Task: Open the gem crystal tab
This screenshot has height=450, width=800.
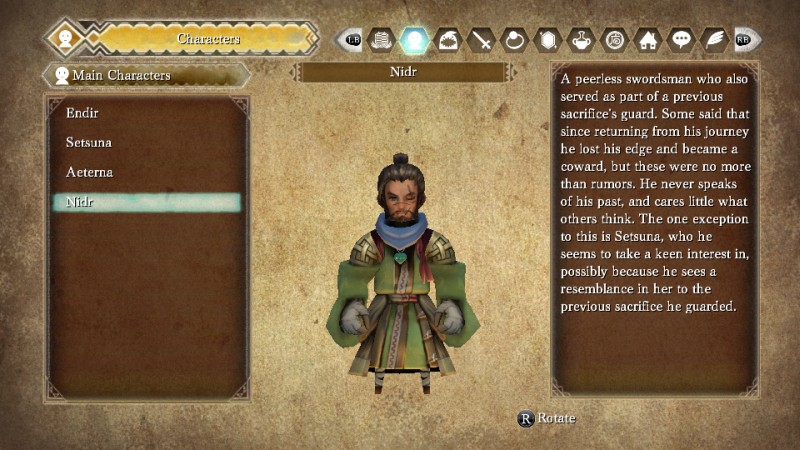Action: (x=549, y=40)
